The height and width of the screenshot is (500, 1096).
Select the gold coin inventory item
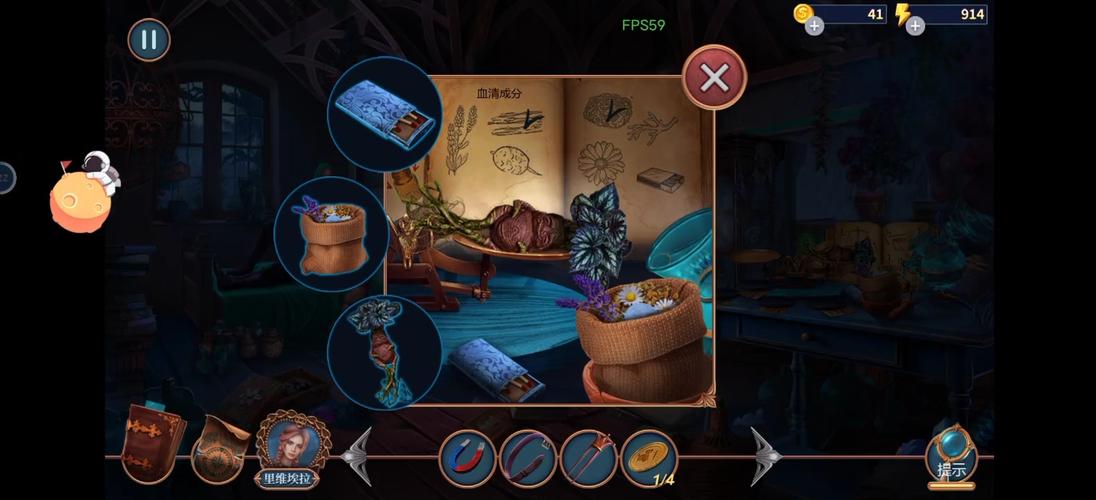[649, 457]
